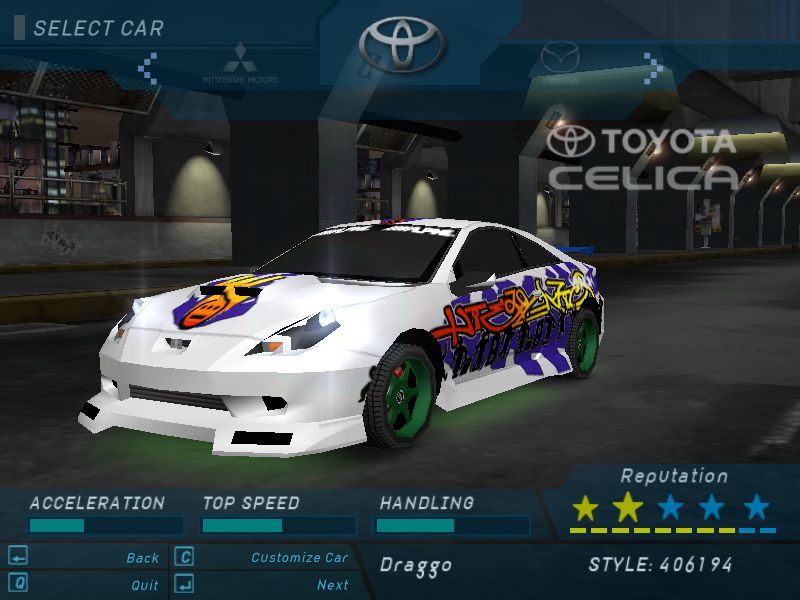Select the Toyota brand emblem
The height and width of the screenshot is (600, 800).
pos(400,44)
